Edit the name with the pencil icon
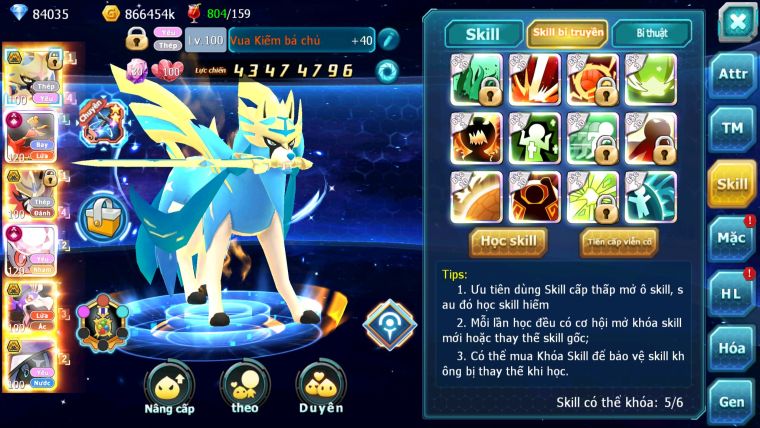Viewport: 760px width, 428px height. 389,40
